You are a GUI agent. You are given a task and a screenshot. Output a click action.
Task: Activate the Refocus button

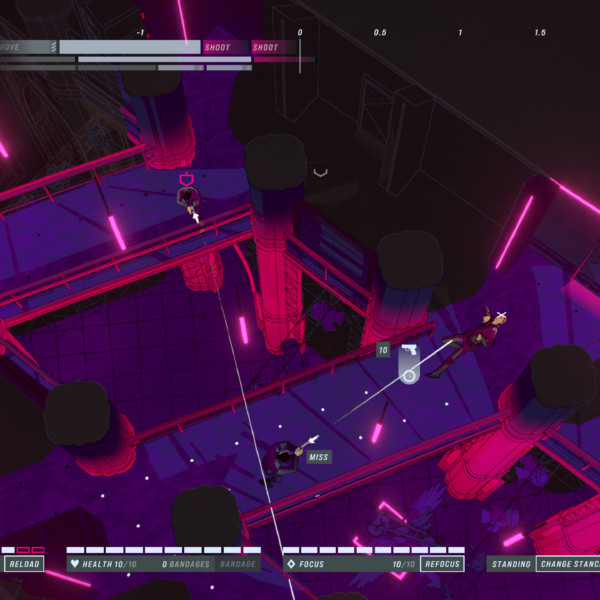(443, 564)
